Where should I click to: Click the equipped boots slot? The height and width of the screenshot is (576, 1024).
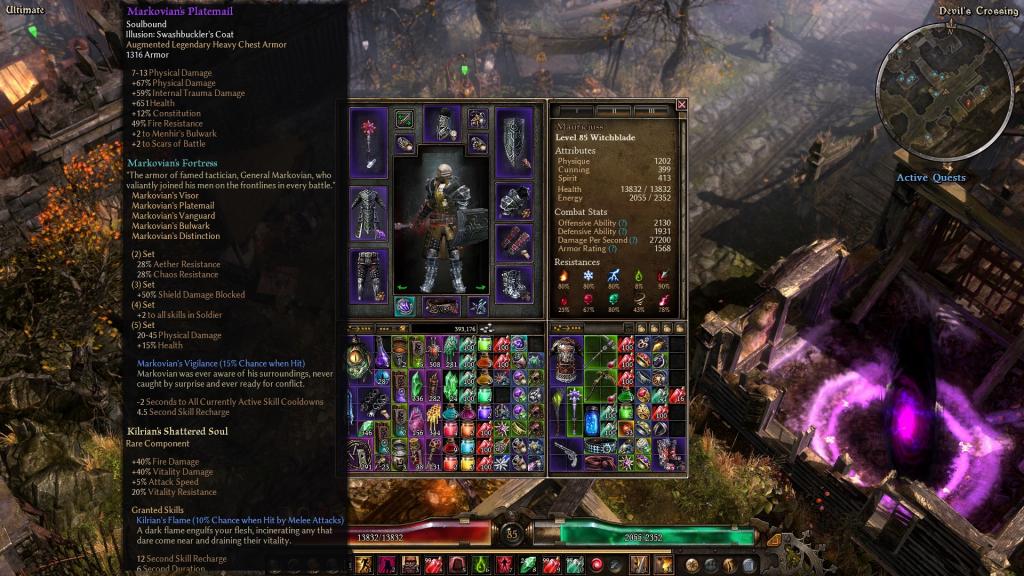click(x=515, y=284)
